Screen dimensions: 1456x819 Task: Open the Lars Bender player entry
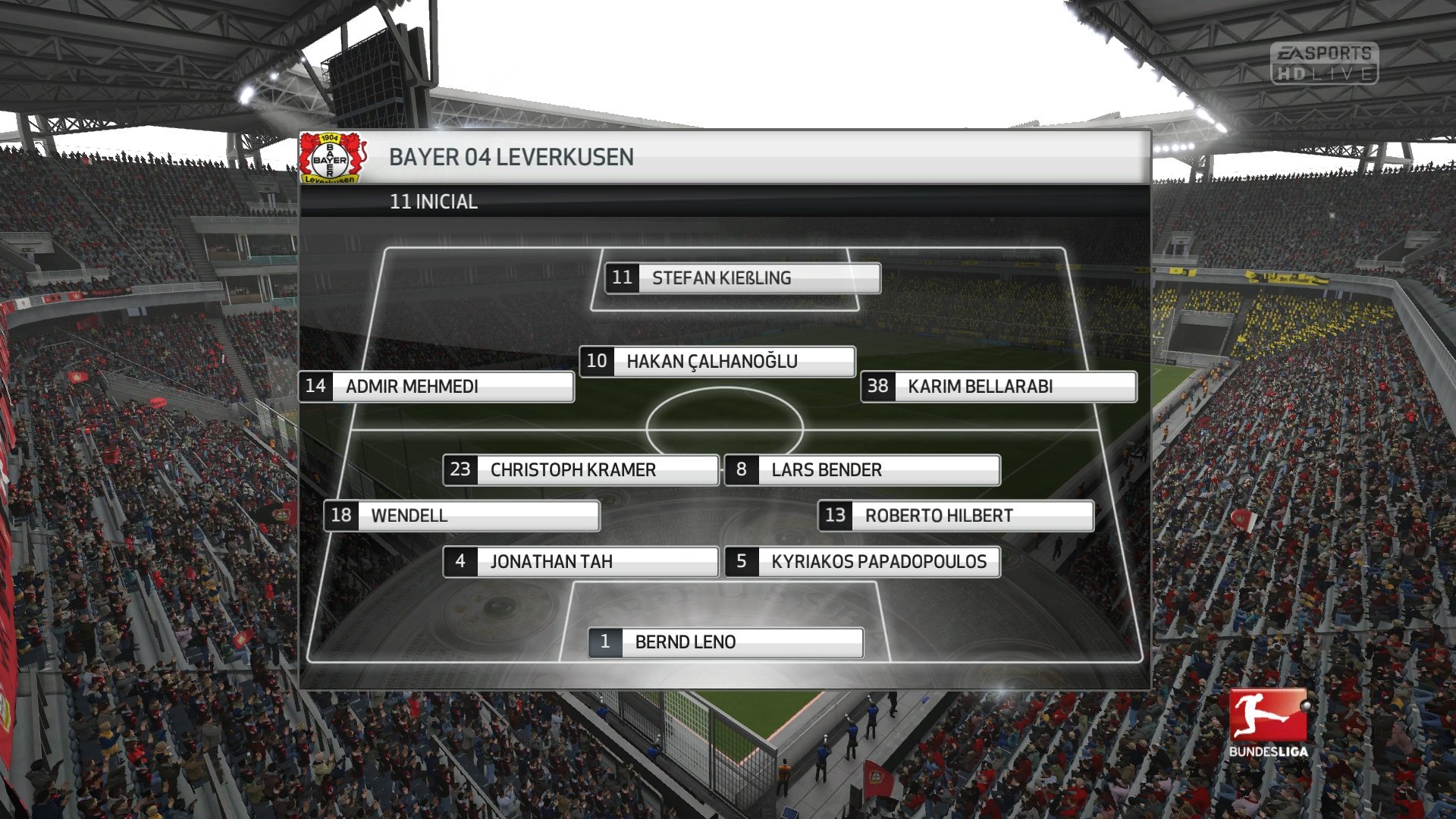(862, 470)
